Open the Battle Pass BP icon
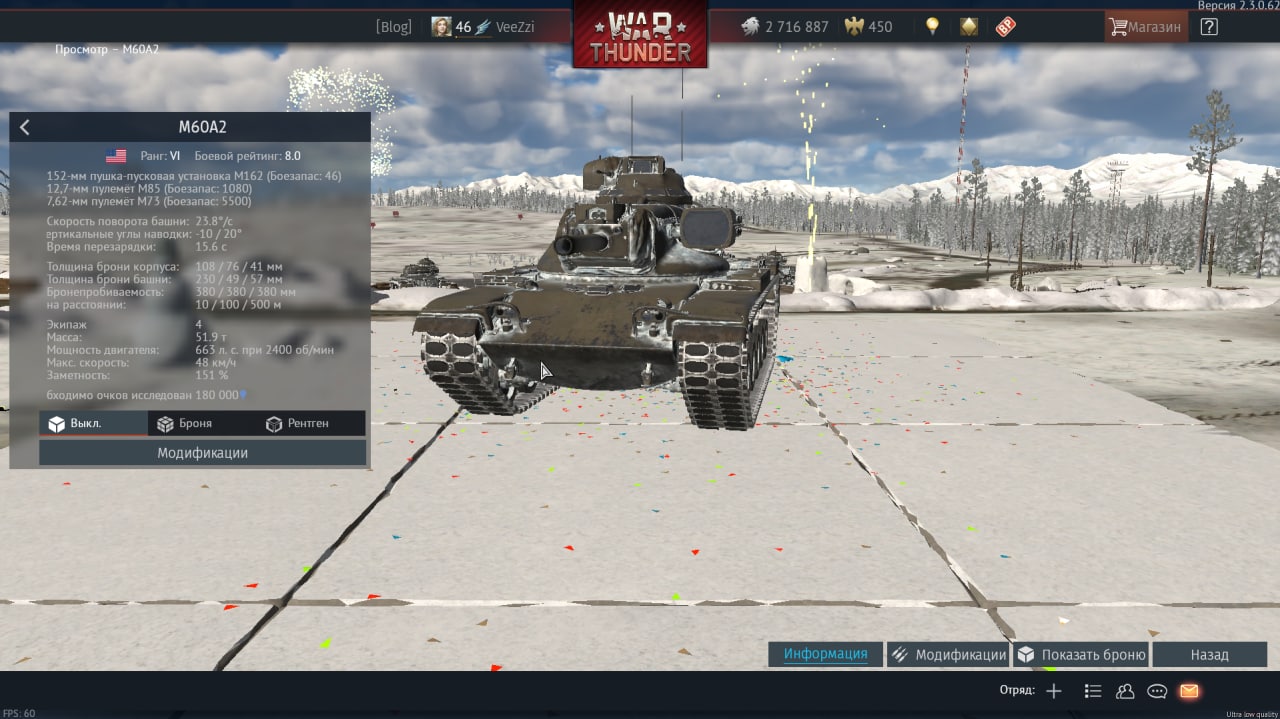The width and height of the screenshot is (1280, 719). (x=1005, y=27)
